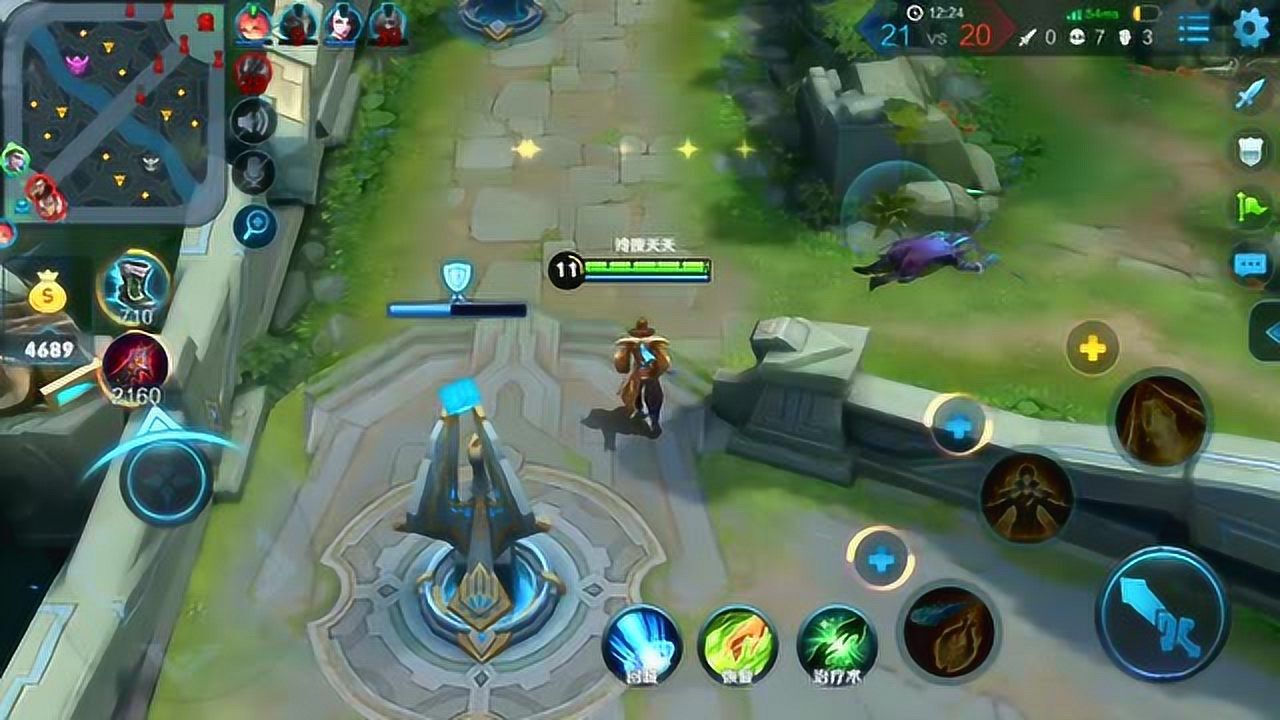Viewport: 1280px width, 720px height.
Task: Tap the green flag gather signal
Action: point(1251,207)
